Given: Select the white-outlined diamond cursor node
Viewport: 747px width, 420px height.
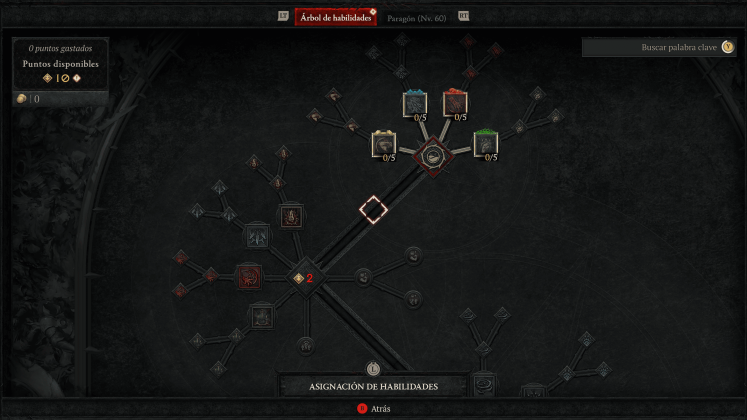Looking at the screenshot, I should [x=373, y=210].
